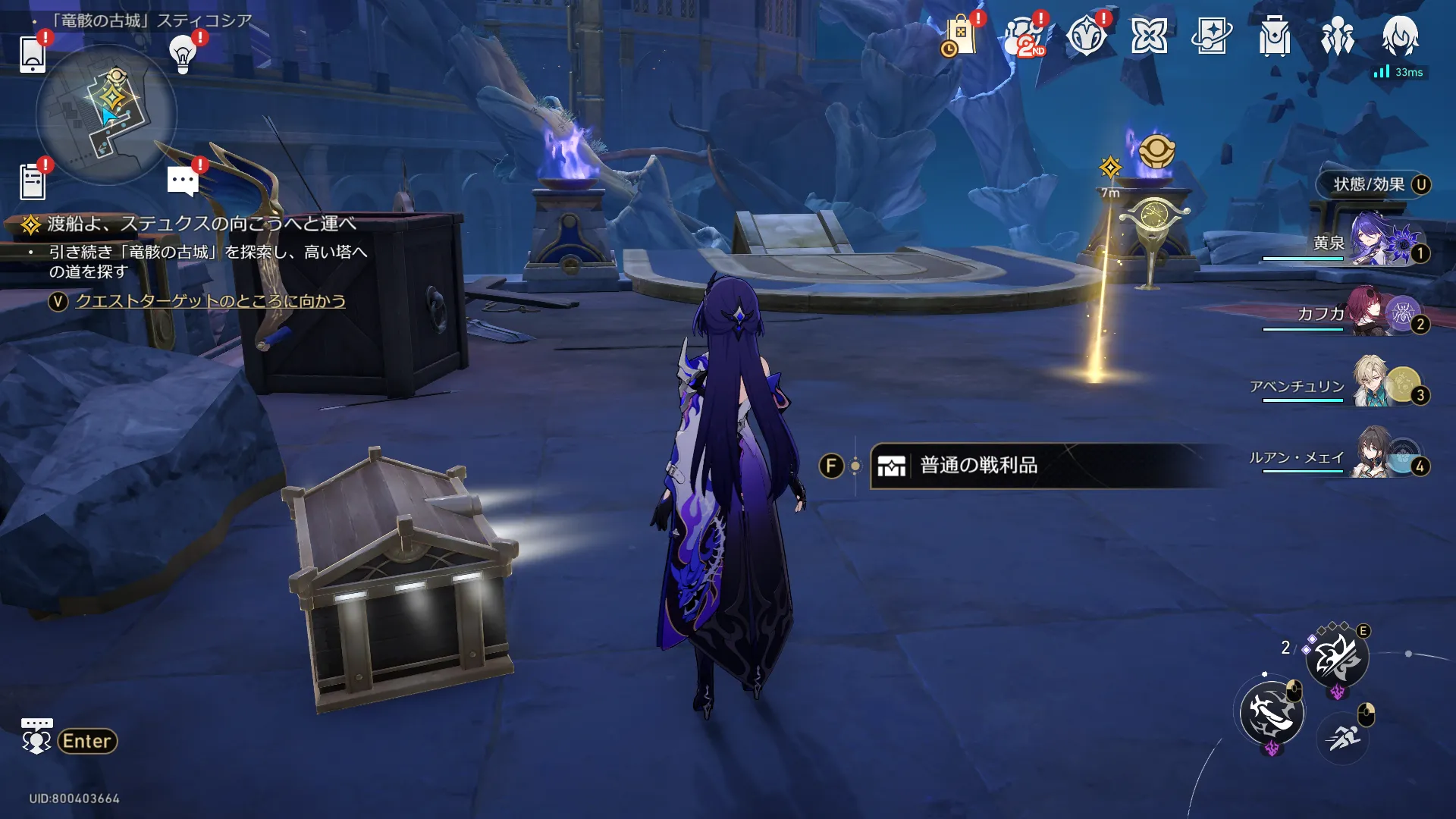Open the 状態/効果 status effects button
Screen dimensions: 1456x819
coord(1373,184)
